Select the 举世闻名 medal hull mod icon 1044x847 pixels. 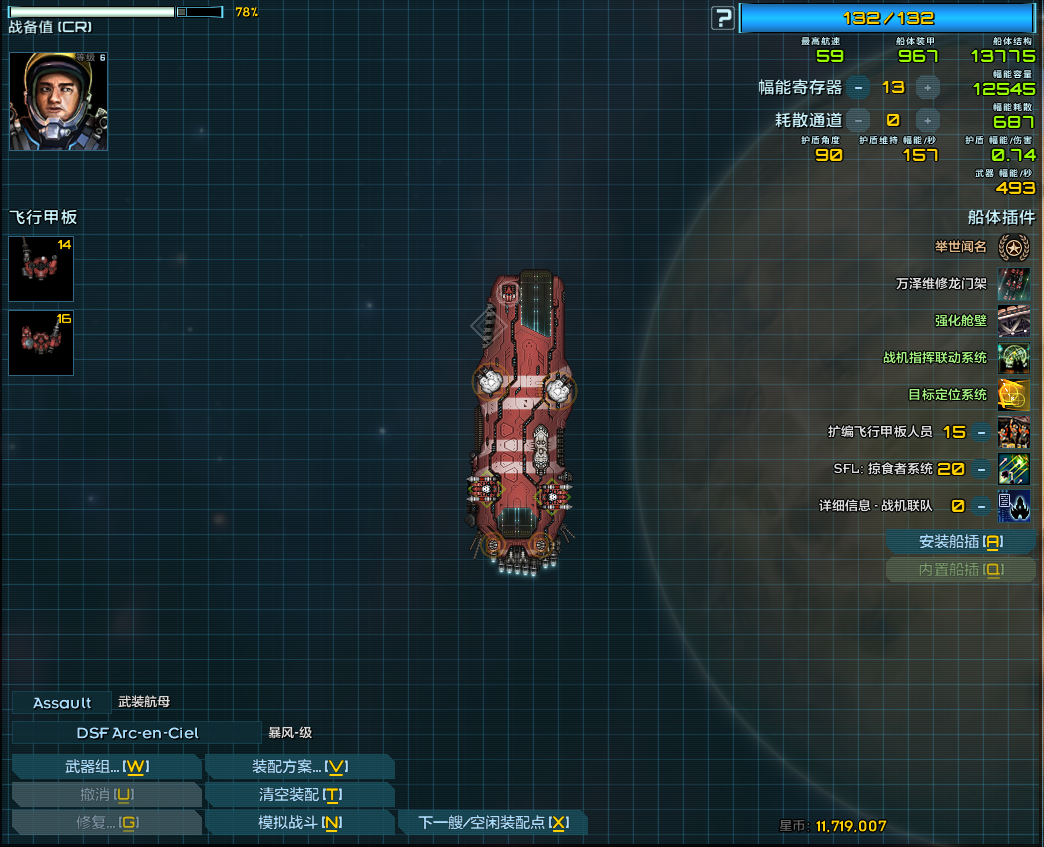tap(1014, 247)
